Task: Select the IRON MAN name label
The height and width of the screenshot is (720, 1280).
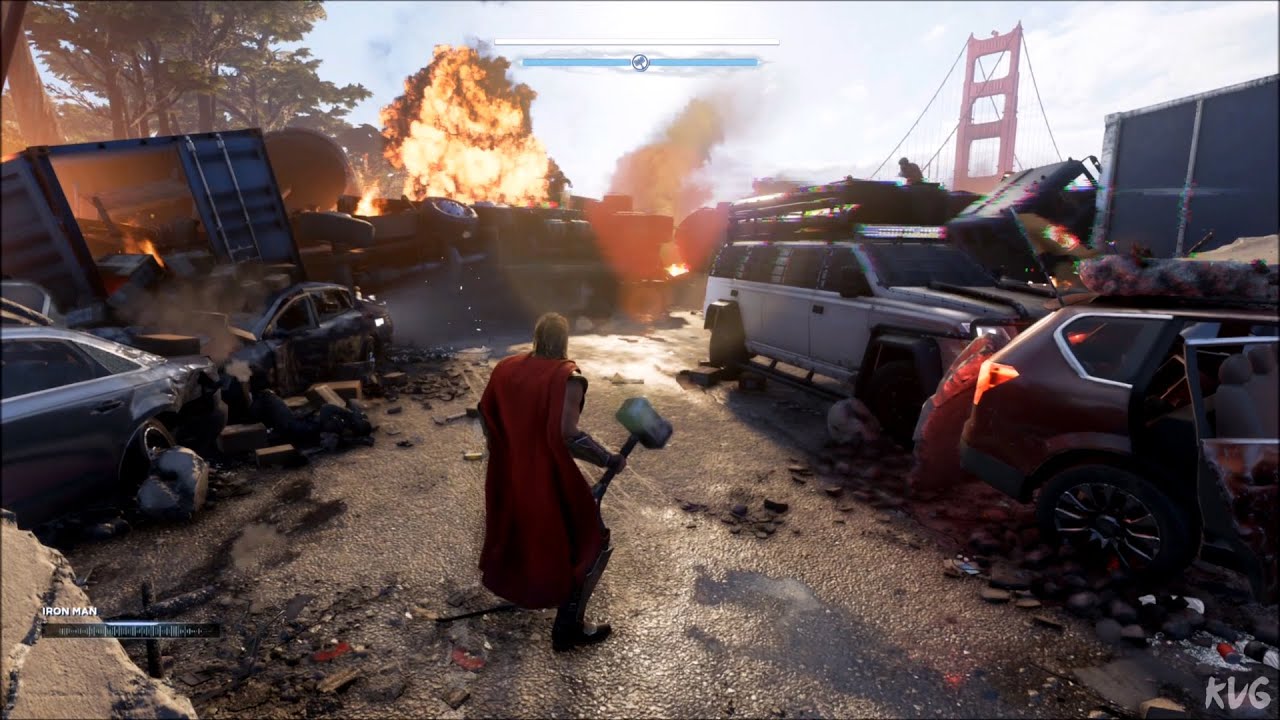Action: [x=70, y=611]
